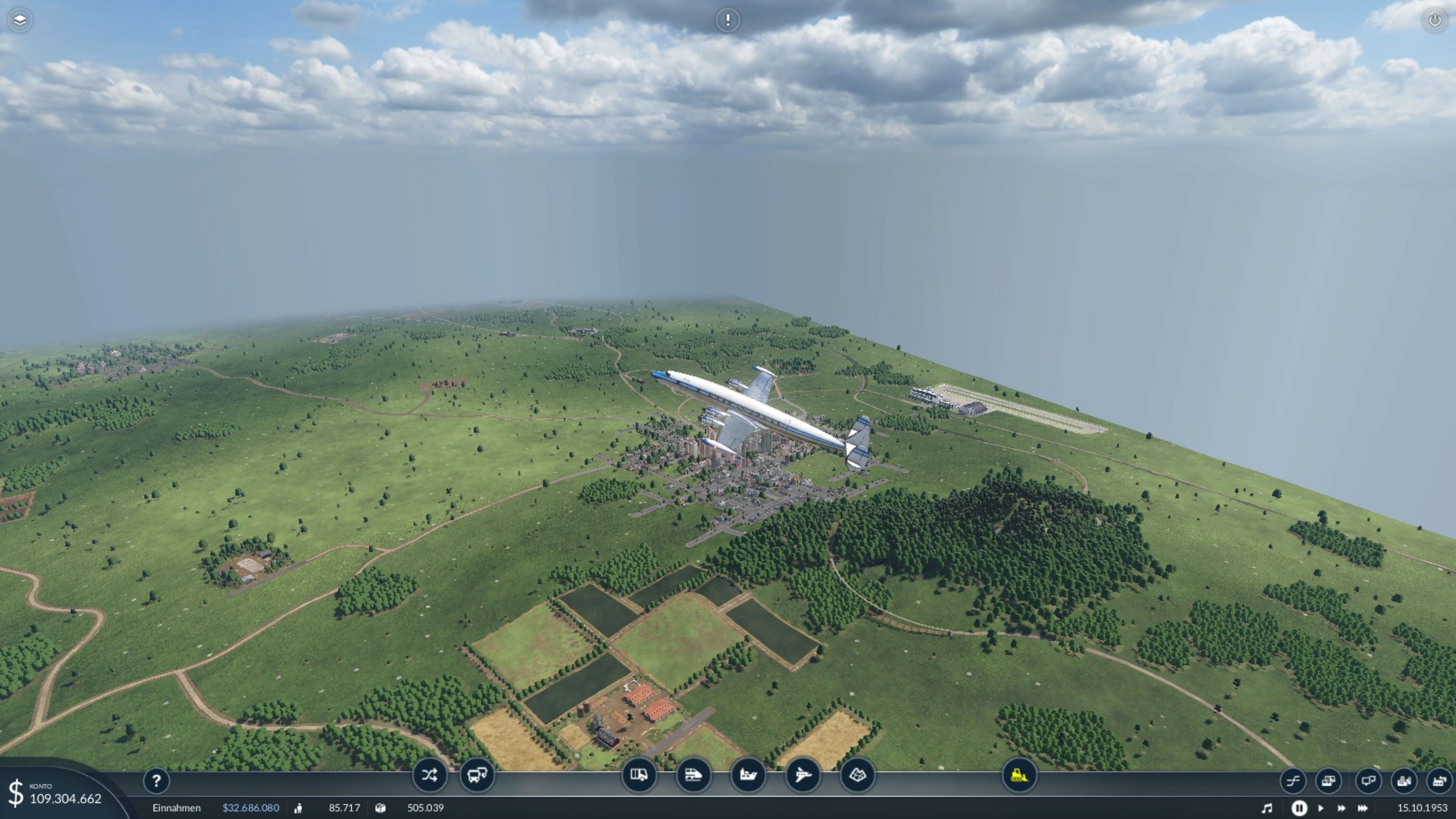Open the terrain landscaping tool menu
Image resolution: width=1456 pixels, height=819 pixels.
[x=857, y=774]
